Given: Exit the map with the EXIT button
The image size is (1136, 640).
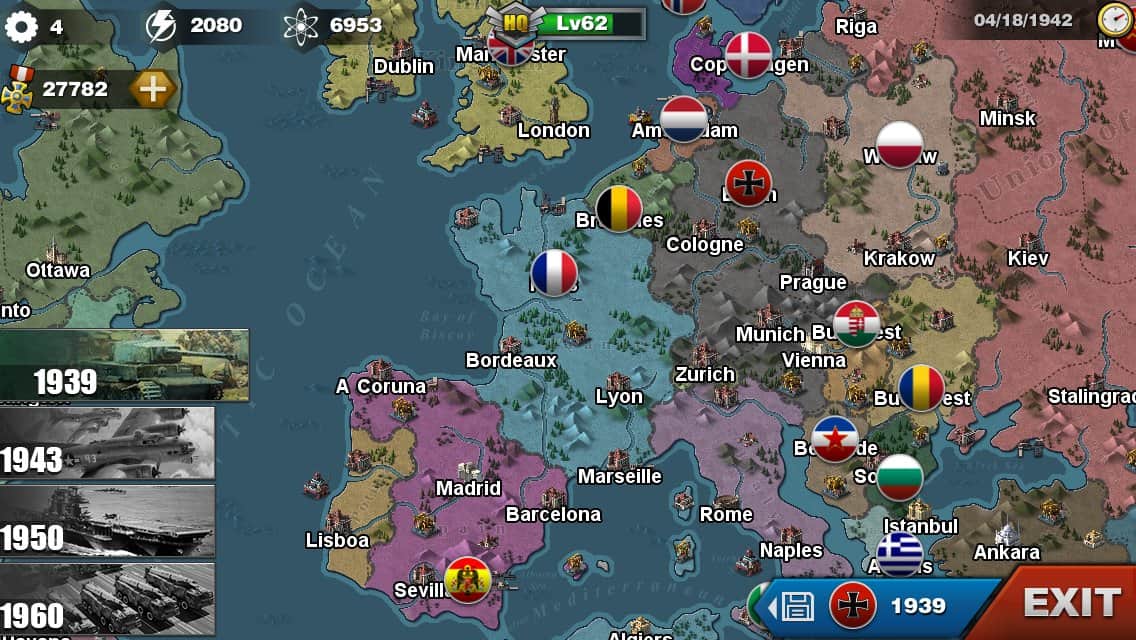Looking at the screenshot, I should pyautogui.click(x=1071, y=603).
